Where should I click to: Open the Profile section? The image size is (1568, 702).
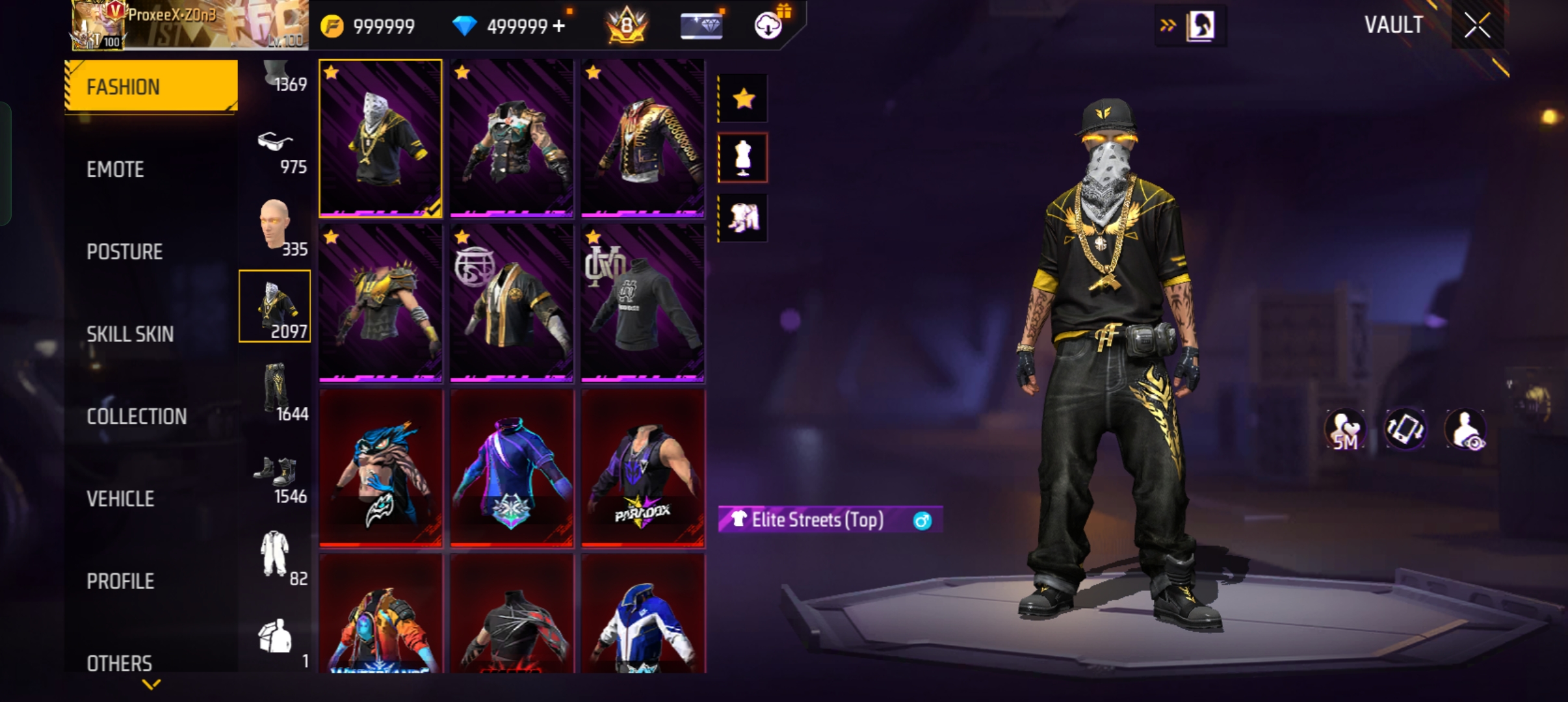pos(120,581)
